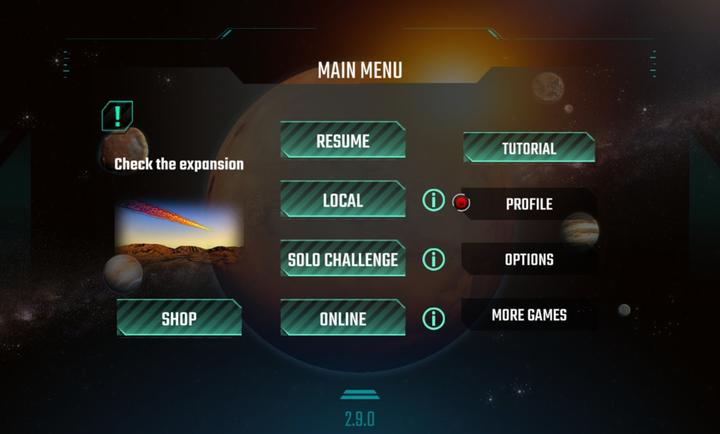The image size is (720, 434).
Task: Show More Games
Action: [529, 315]
